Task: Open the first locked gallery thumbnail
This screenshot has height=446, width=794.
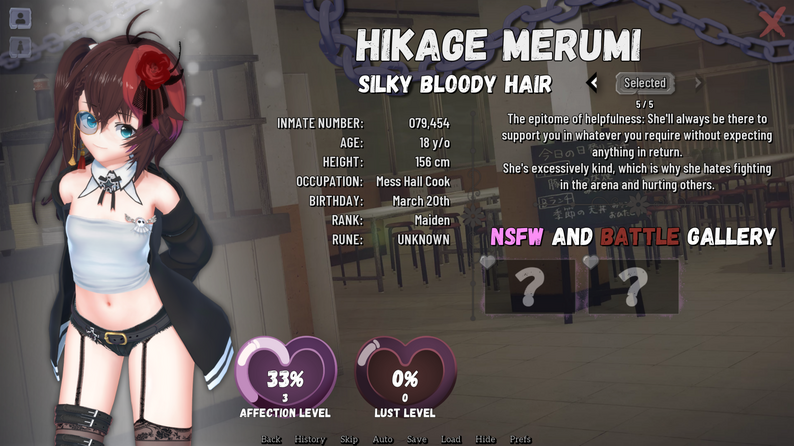Action: tap(531, 286)
